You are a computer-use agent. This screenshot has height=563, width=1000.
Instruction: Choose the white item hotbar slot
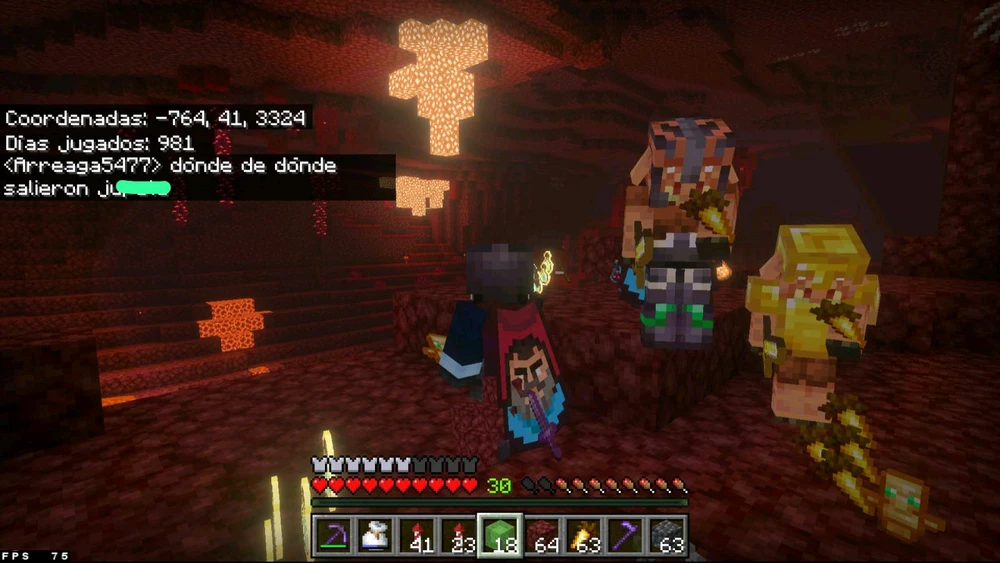376,536
